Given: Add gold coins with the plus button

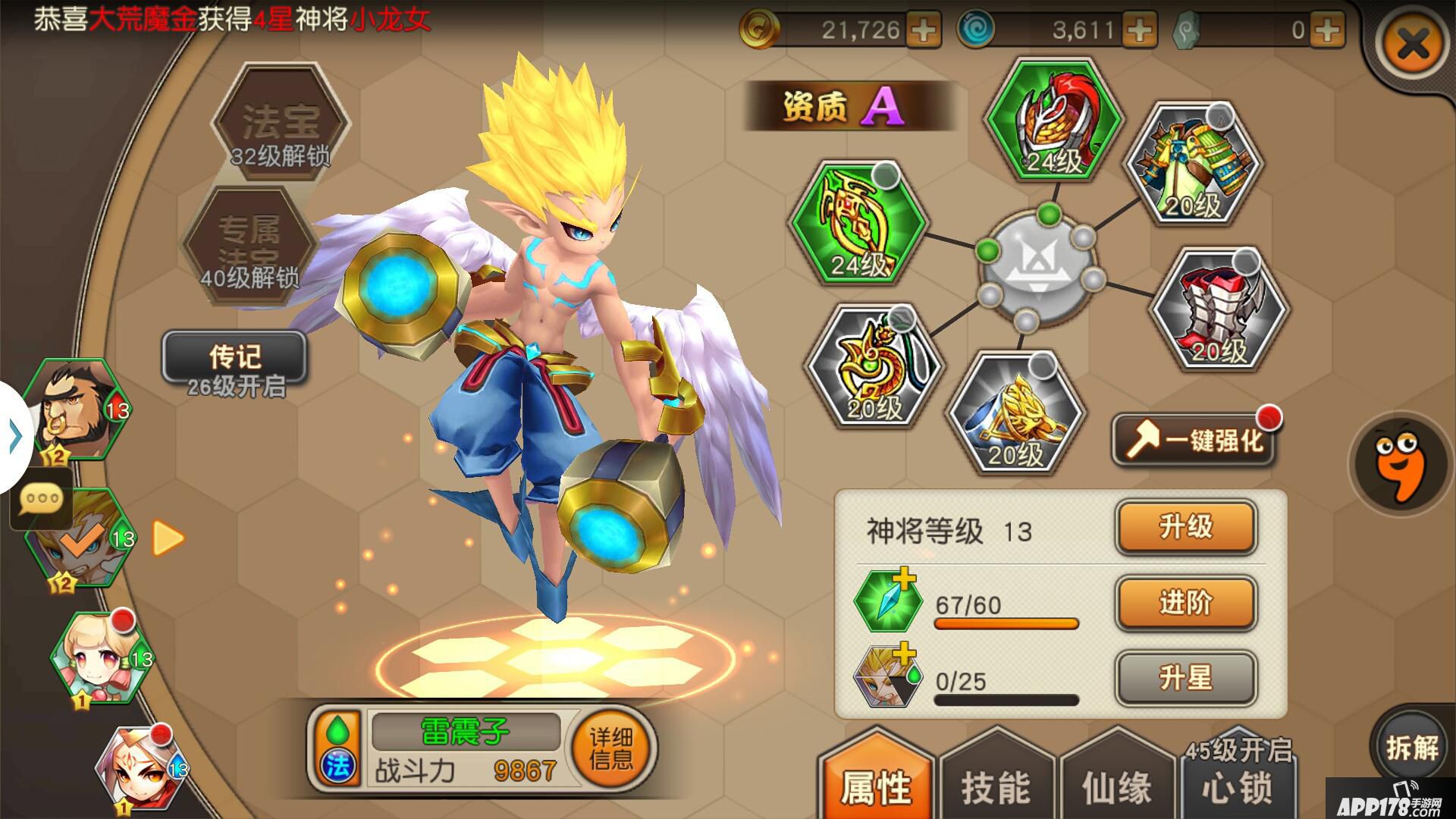Looking at the screenshot, I should (x=924, y=30).
